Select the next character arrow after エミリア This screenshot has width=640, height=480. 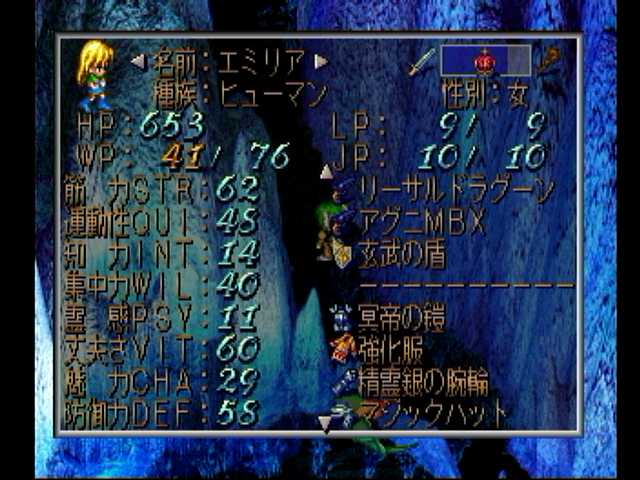[321, 62]
